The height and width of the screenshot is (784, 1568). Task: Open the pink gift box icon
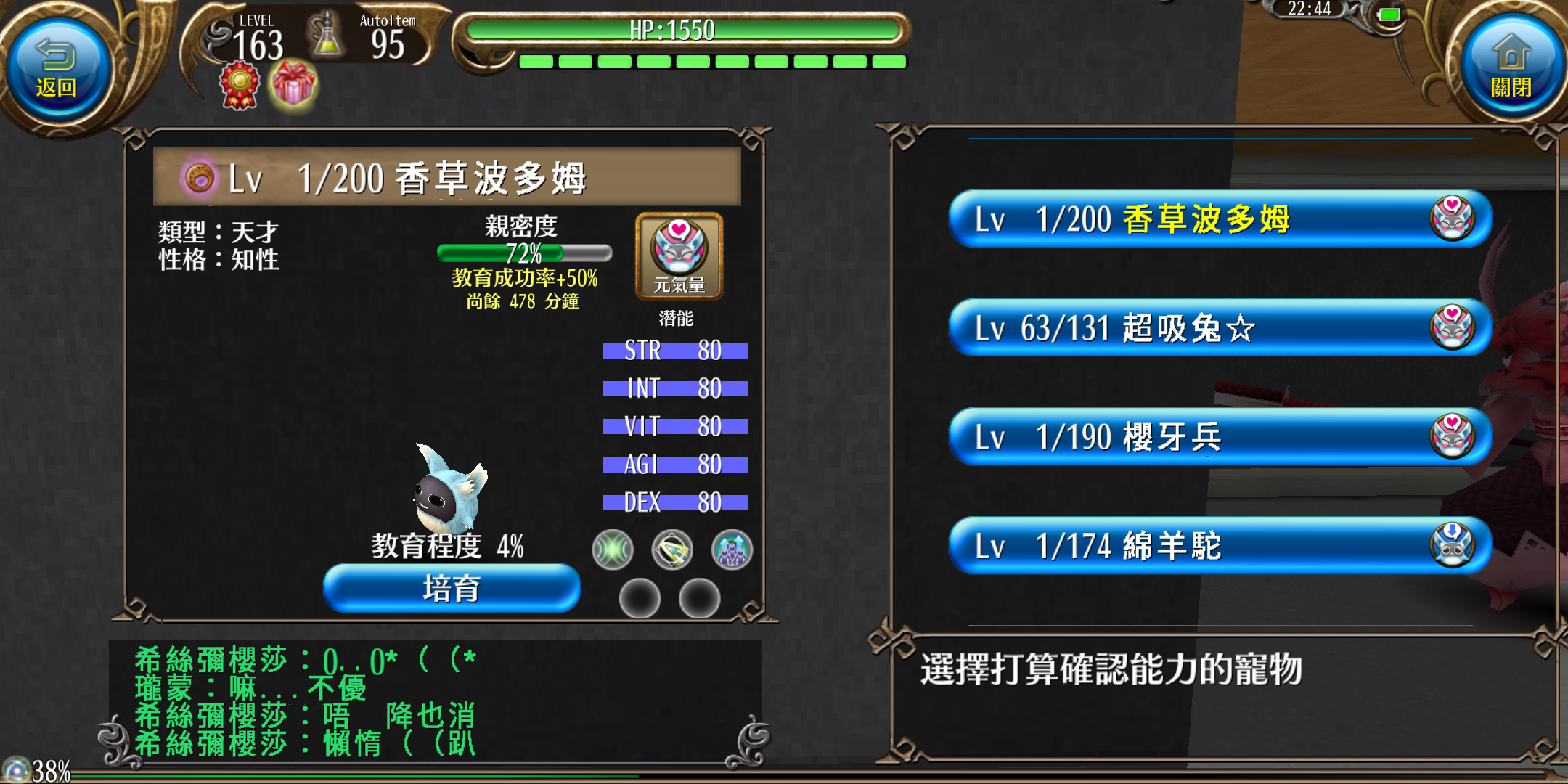click(x=293, y=85)
